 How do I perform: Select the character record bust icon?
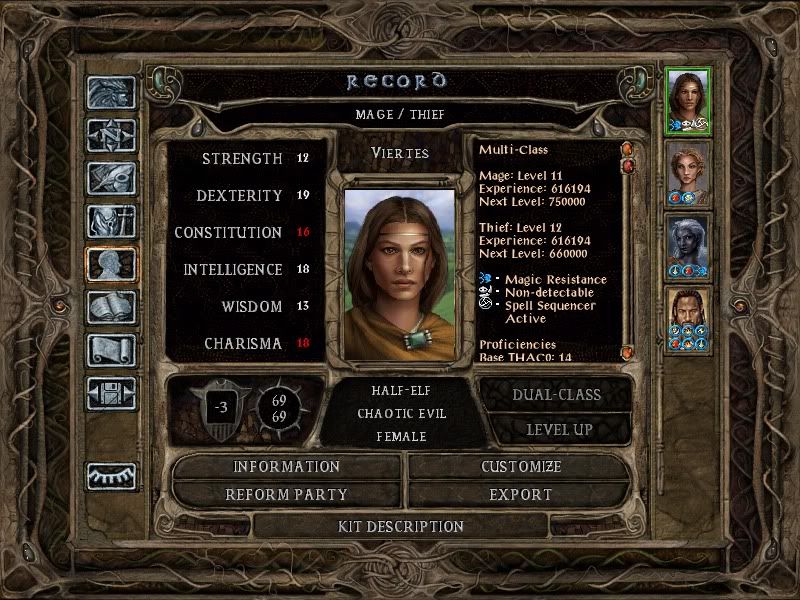click(111, 264)
